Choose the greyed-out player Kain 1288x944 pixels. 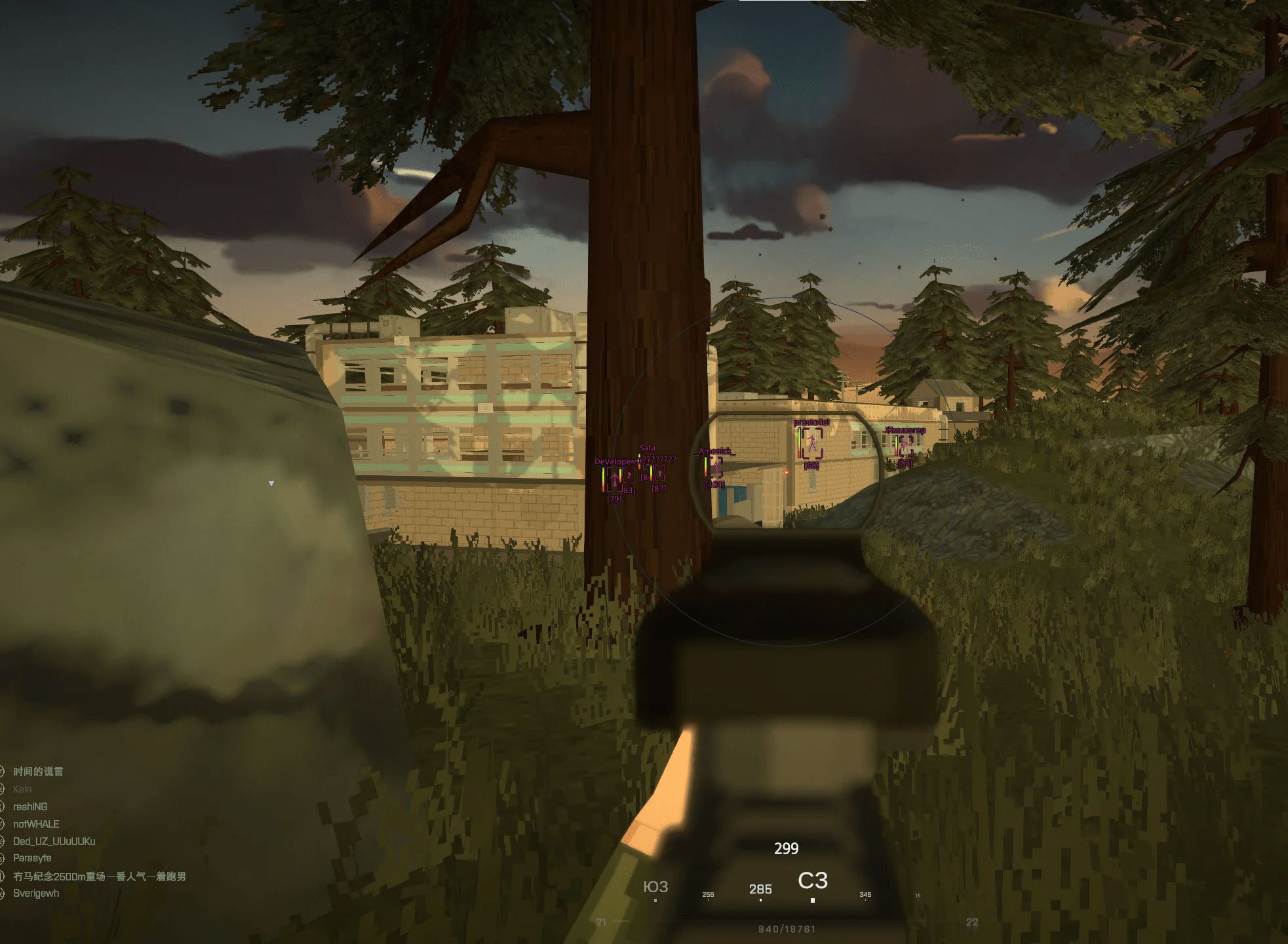tap(22, 789)
